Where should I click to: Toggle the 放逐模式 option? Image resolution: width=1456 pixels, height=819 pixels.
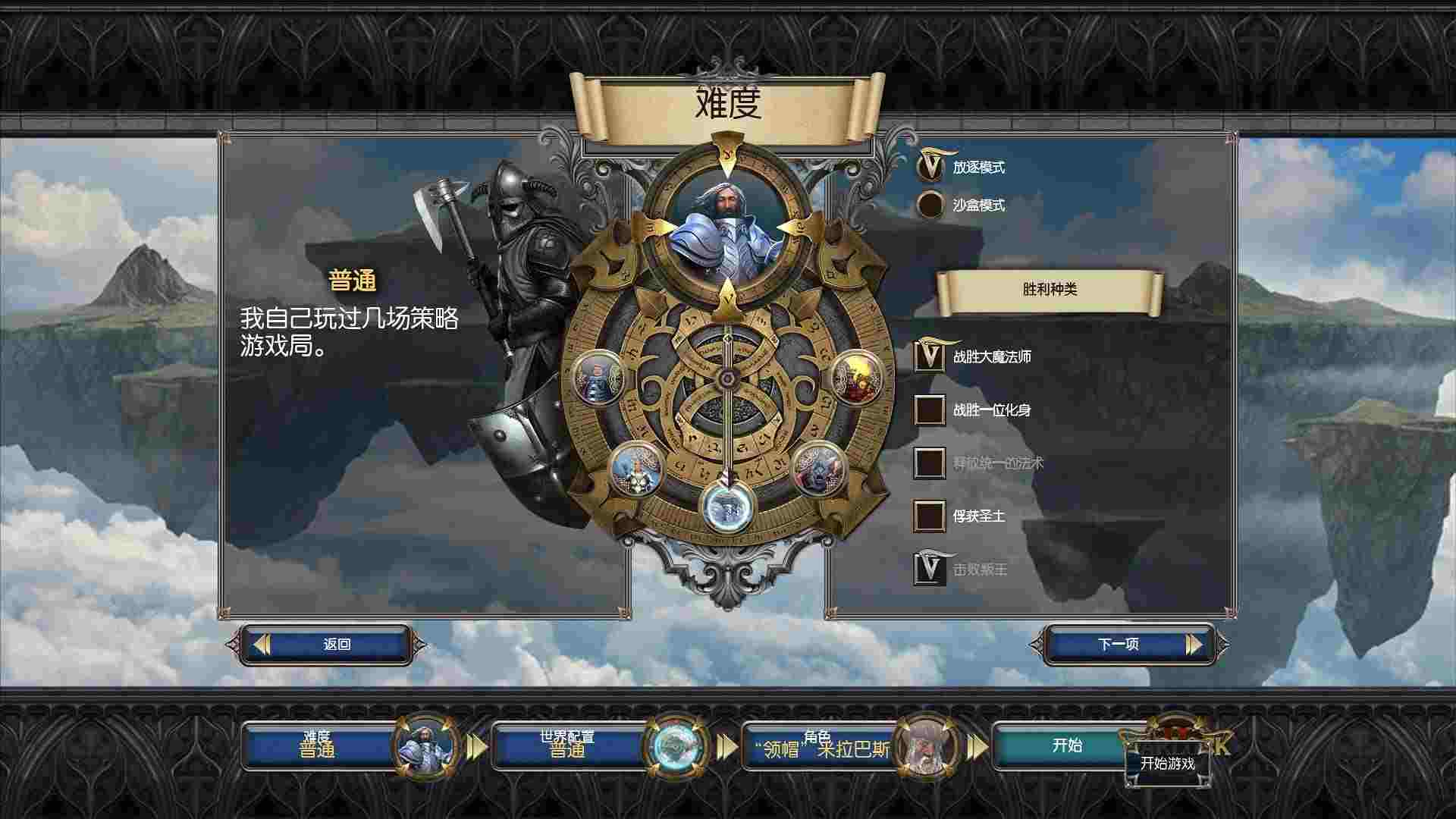(x=930, y=167)
